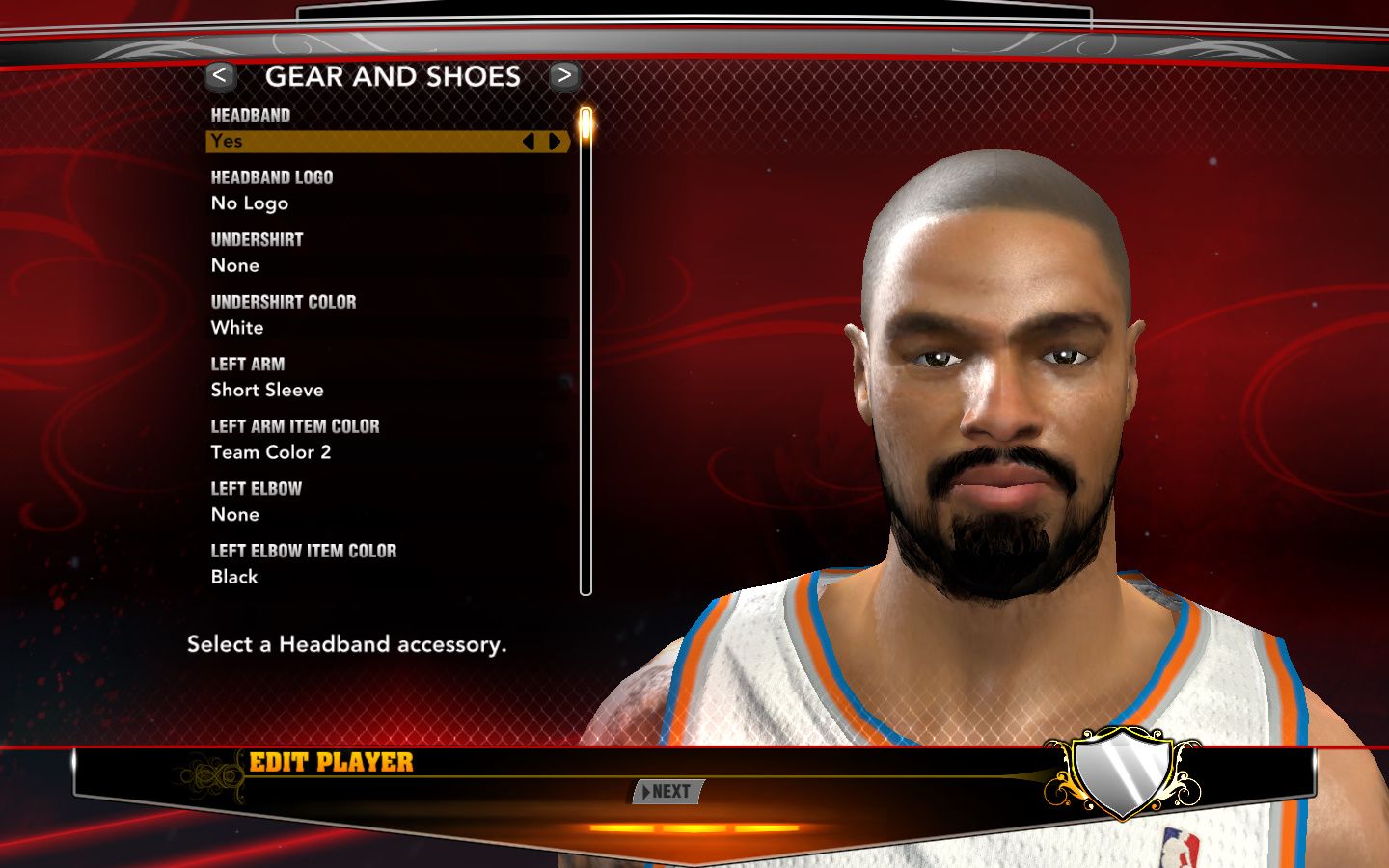Click the Next button
1389x868 pixels.
(x=667, y=792)
